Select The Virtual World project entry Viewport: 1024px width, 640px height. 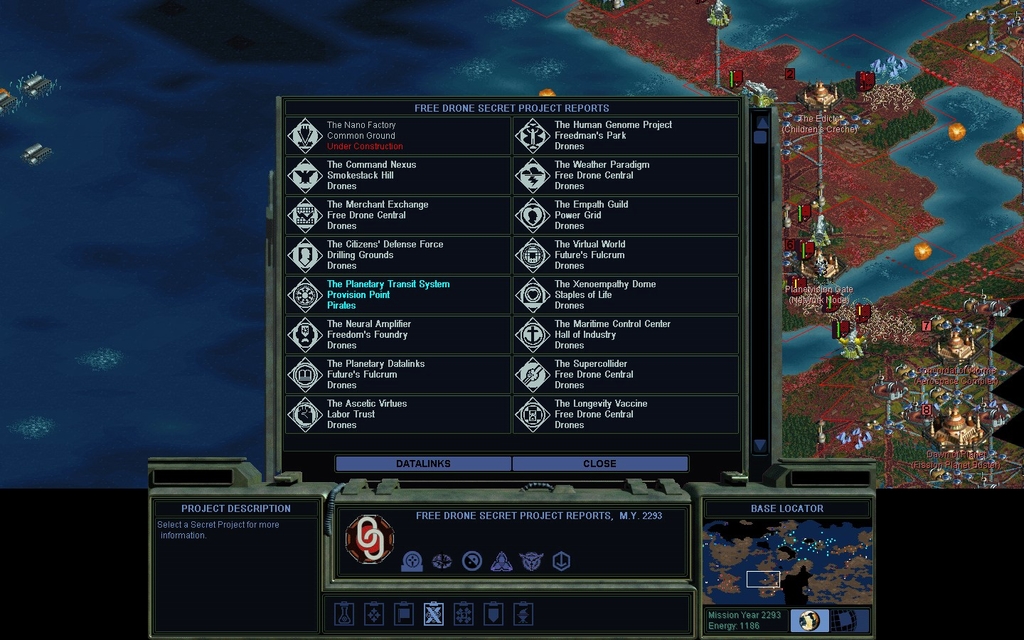pyautogui.click(x=626, y=255)
